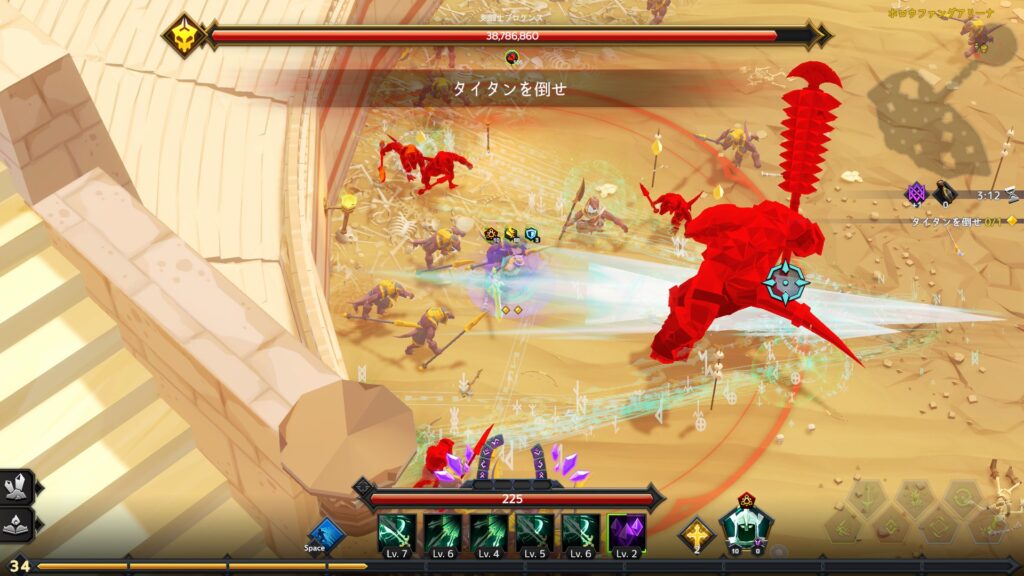Activate the blue dash ability icon
The height and width of the screenshot is (576, 1024).
click(x=324, y=533)
